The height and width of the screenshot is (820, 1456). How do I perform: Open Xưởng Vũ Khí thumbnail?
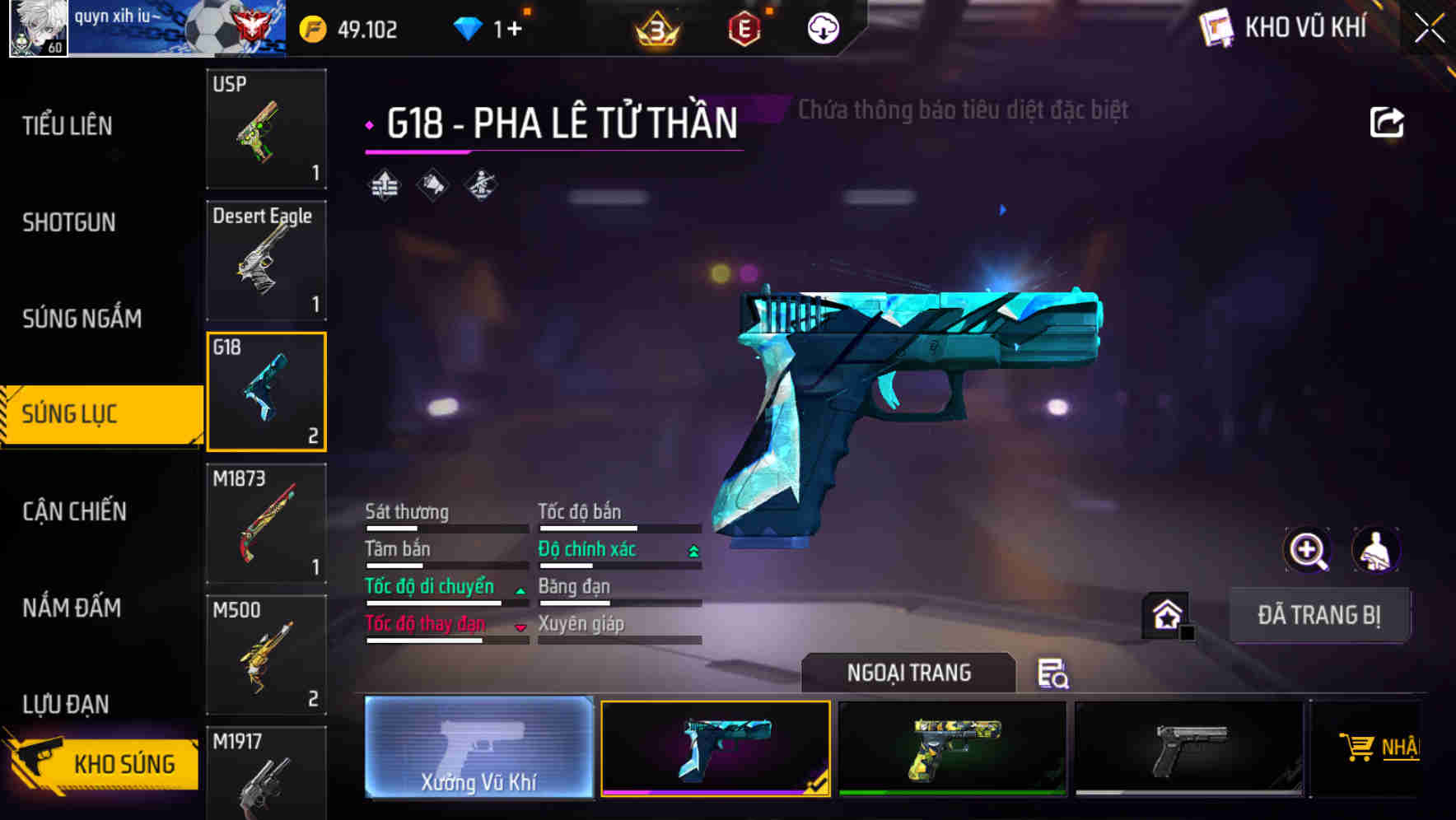[x=478, y=748]
